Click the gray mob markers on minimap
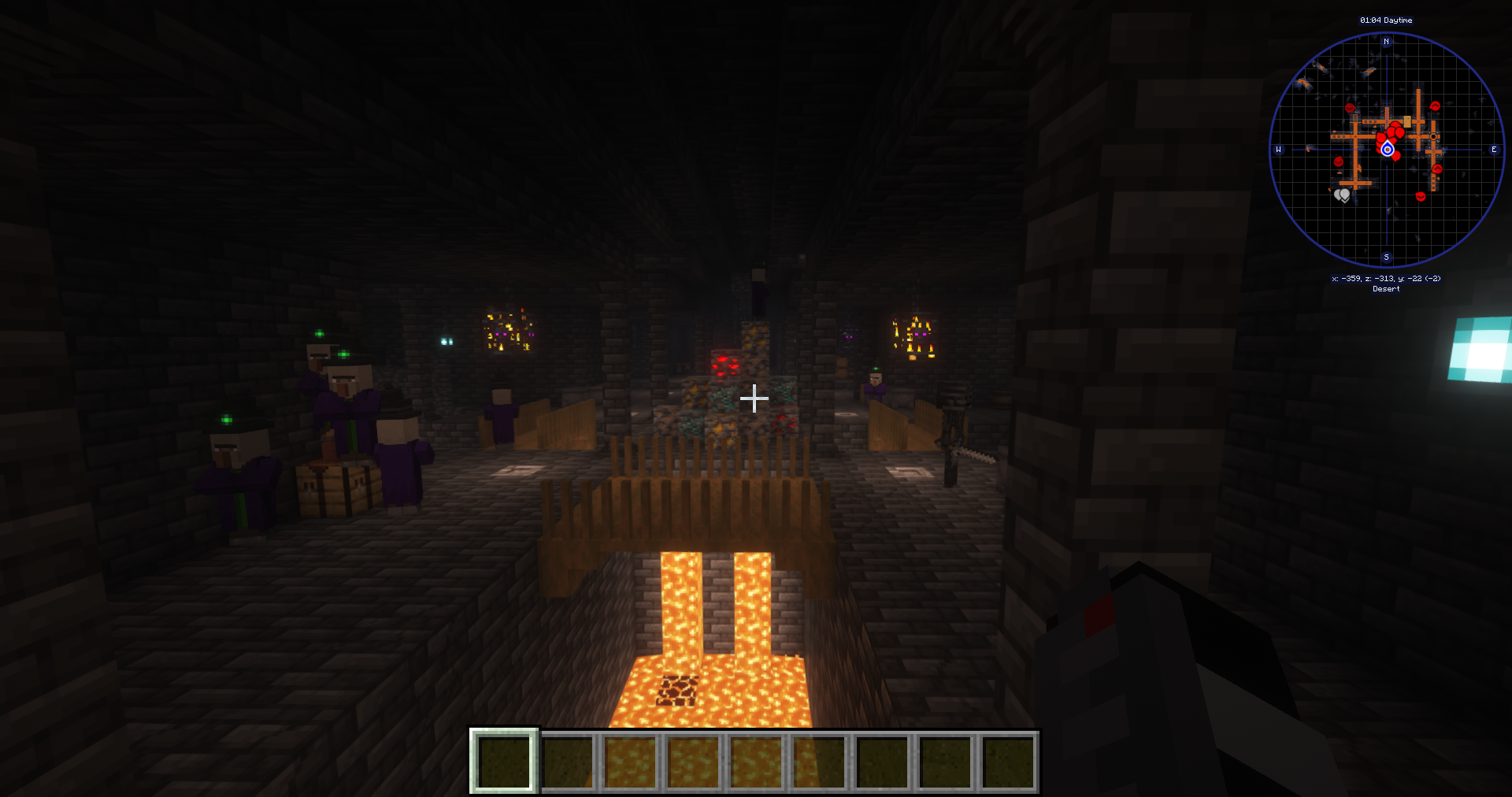 [x=1343, y=195]
